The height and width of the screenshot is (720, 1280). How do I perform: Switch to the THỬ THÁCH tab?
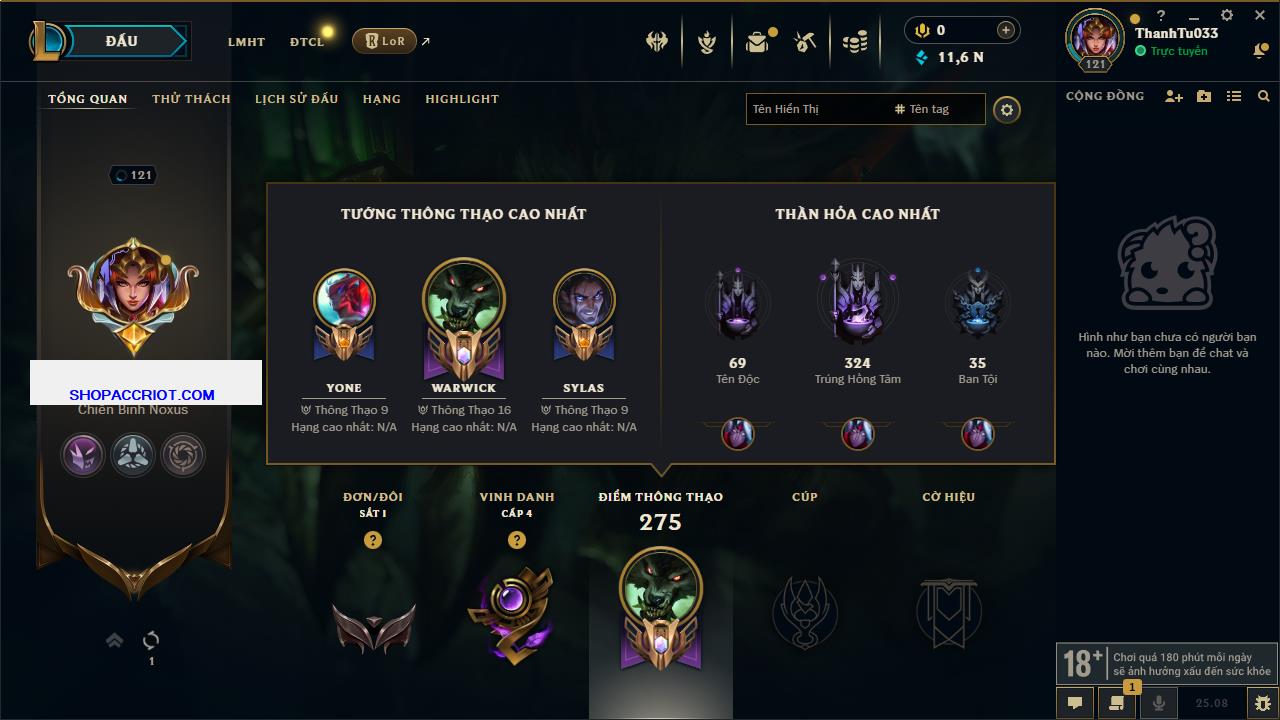191,99
